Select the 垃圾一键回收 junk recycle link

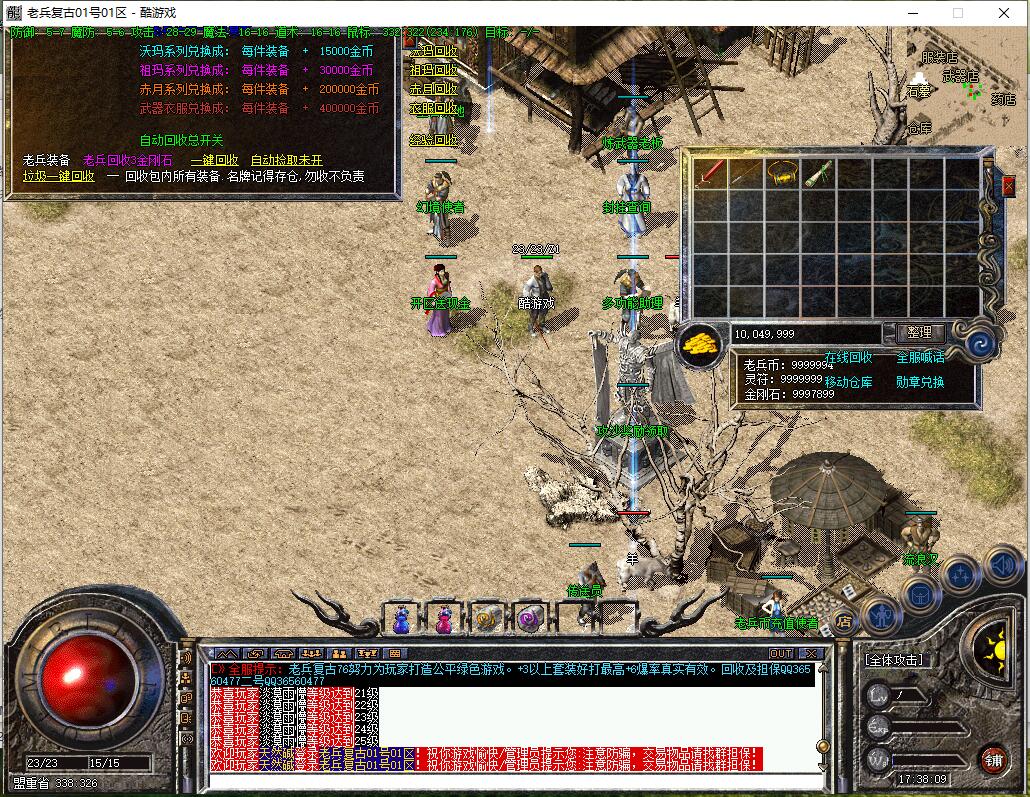point(59,176)
